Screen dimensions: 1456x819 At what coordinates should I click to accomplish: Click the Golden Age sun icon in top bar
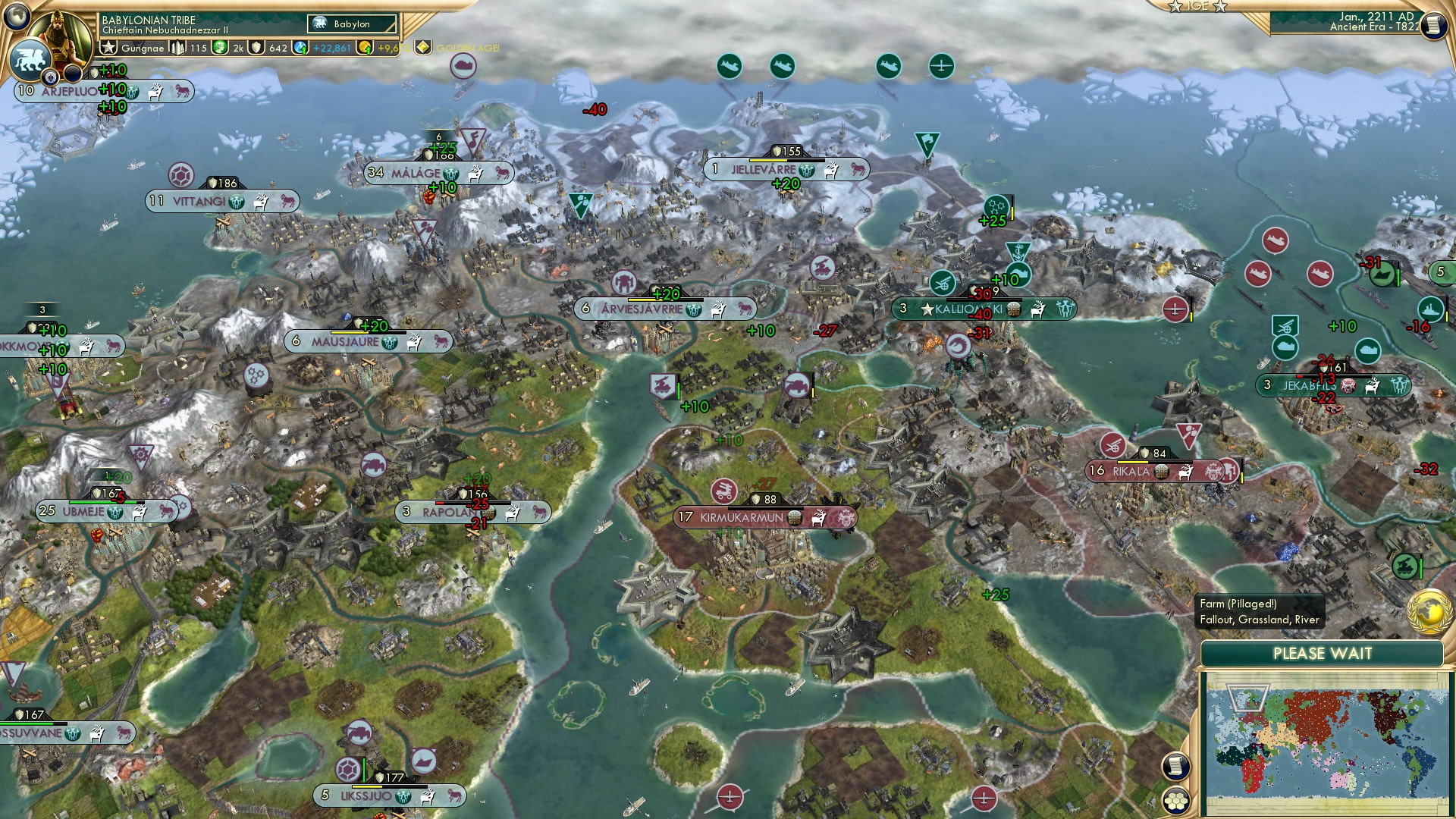point(422,48)
